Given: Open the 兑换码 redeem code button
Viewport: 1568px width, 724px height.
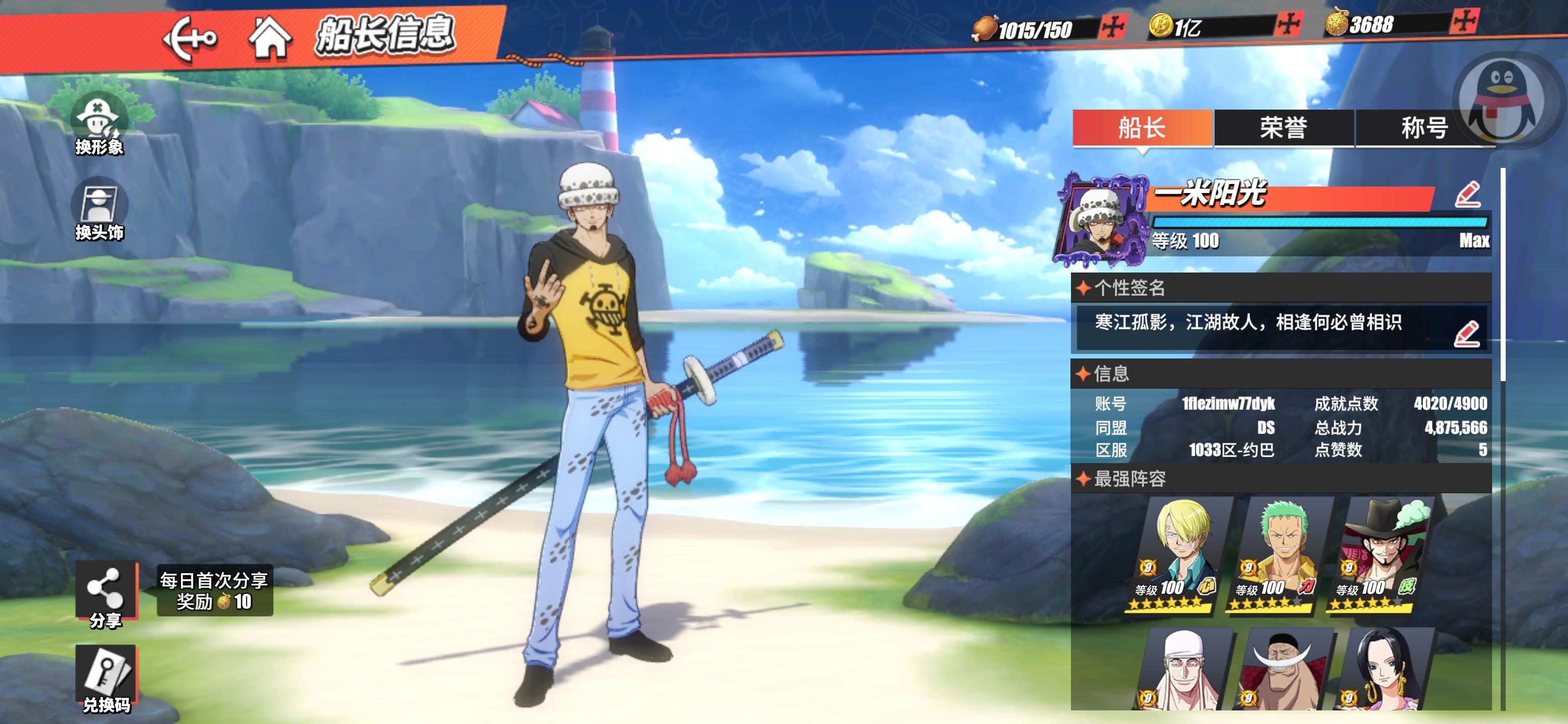Looking at the screenshot, I should point(106,678).
